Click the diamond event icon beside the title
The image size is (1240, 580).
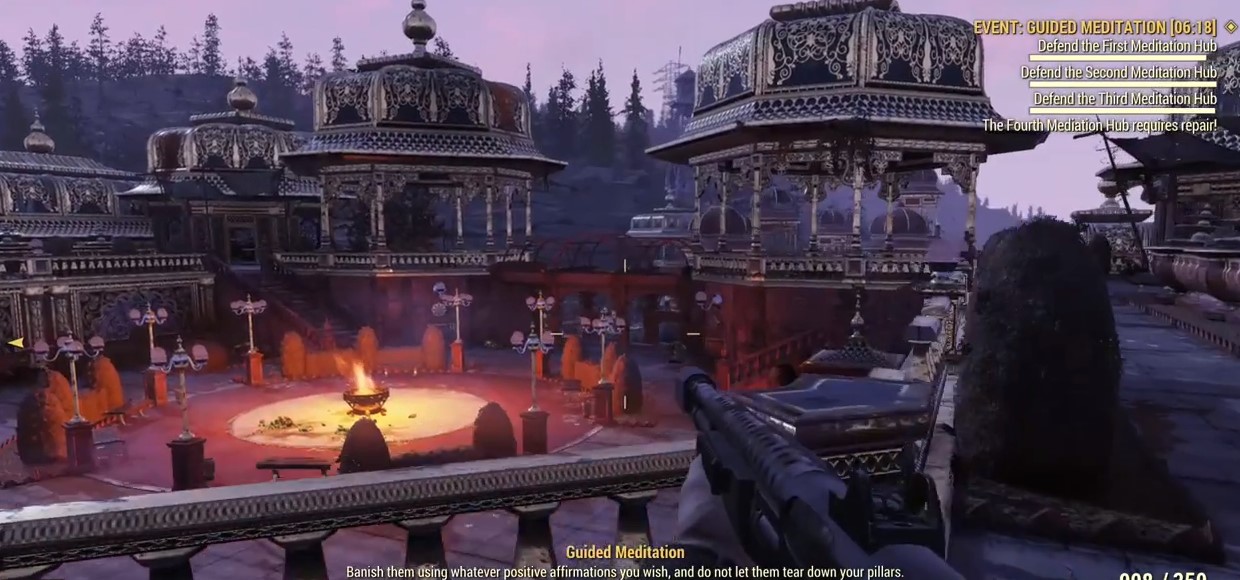(1230, 27)
